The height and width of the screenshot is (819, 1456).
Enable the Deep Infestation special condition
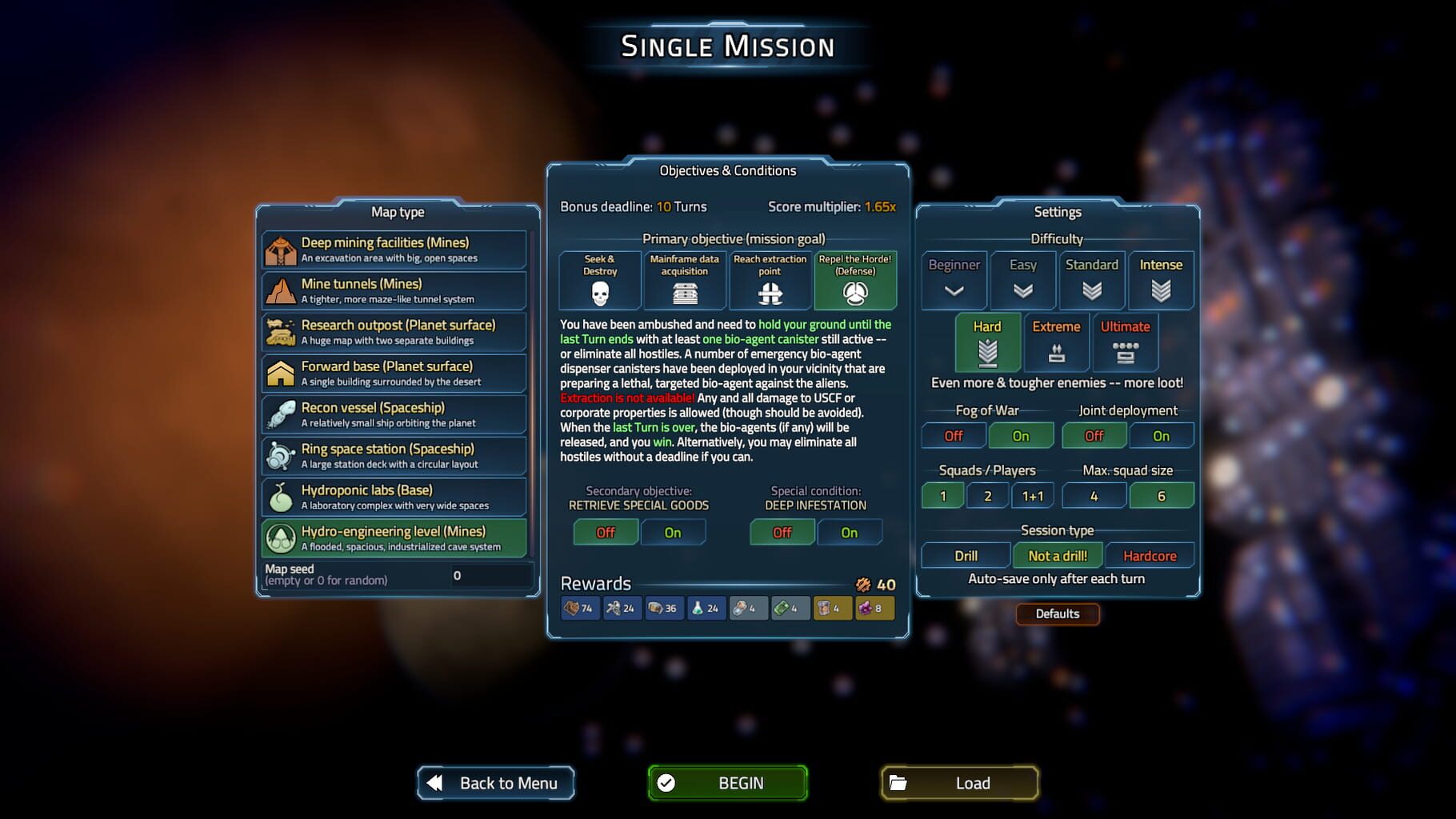850,532
